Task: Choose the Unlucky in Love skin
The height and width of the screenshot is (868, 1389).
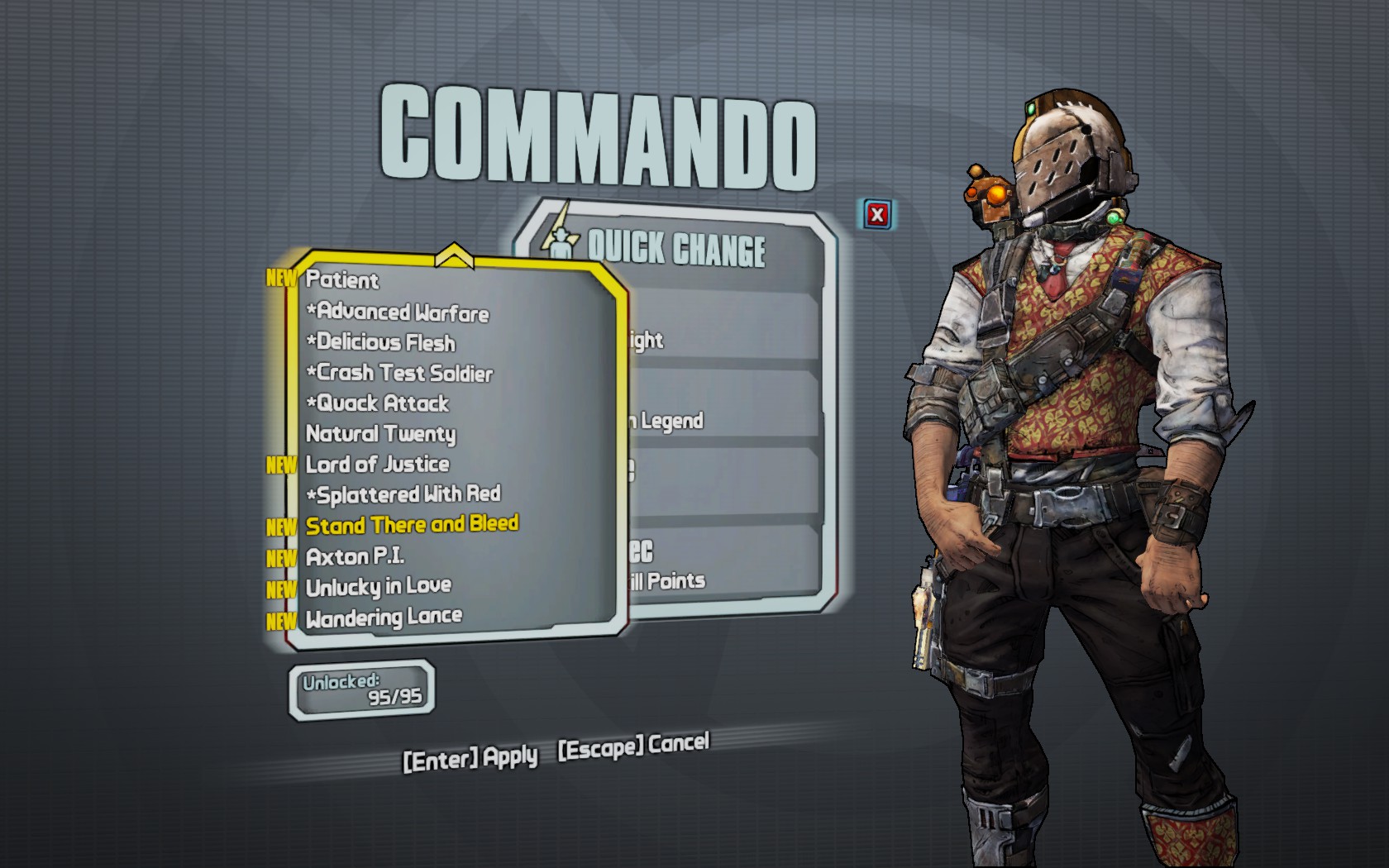Action: pos(378,586)
